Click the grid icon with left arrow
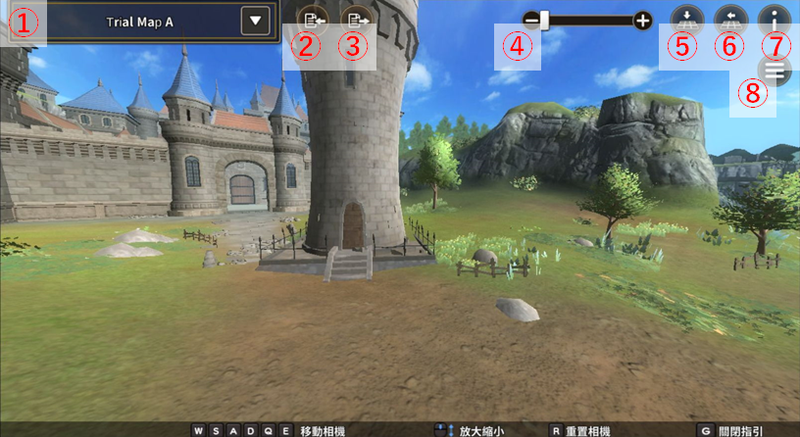 tap(729, 18)
